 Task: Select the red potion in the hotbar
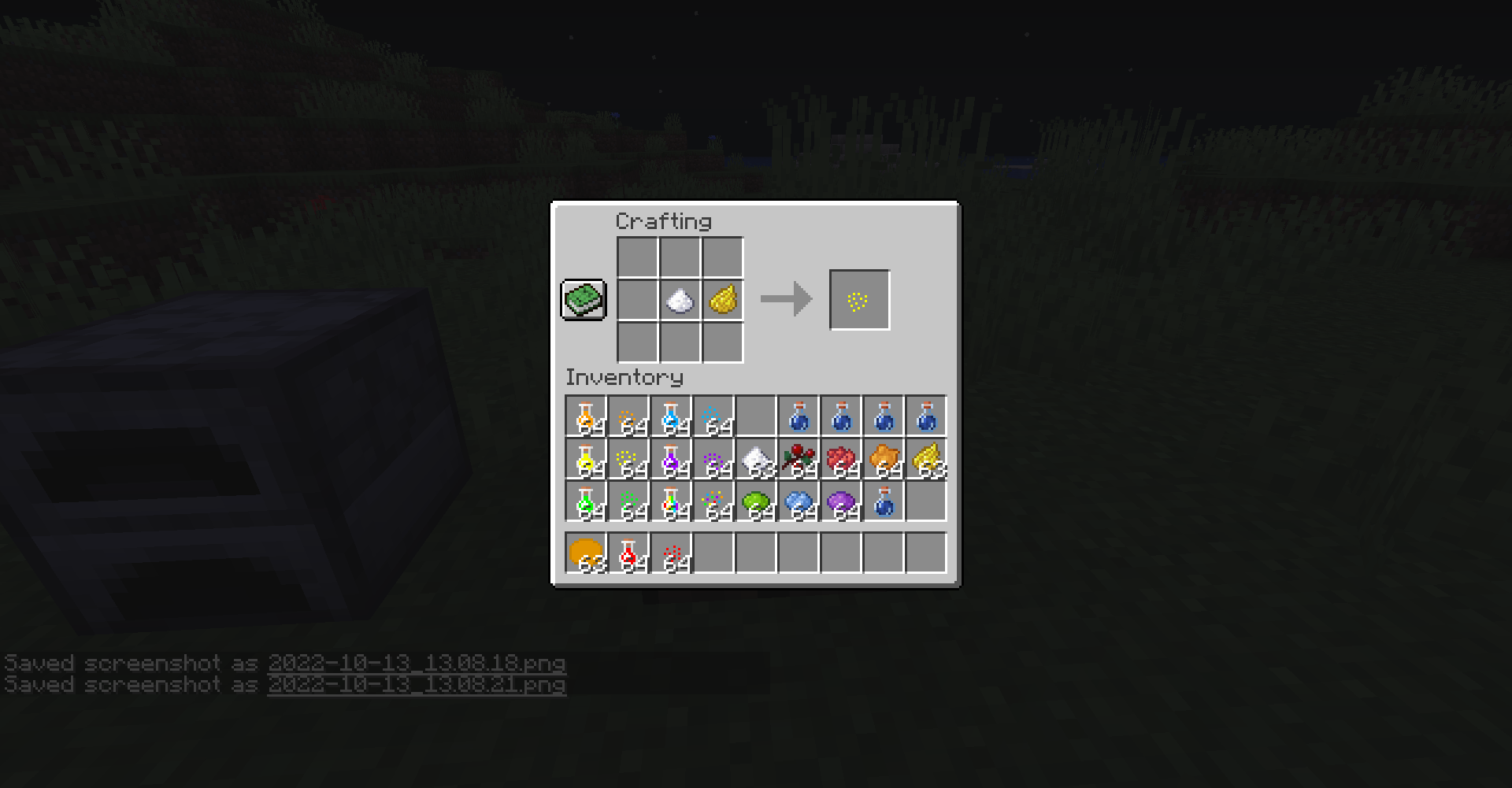[x=629, y=551]
